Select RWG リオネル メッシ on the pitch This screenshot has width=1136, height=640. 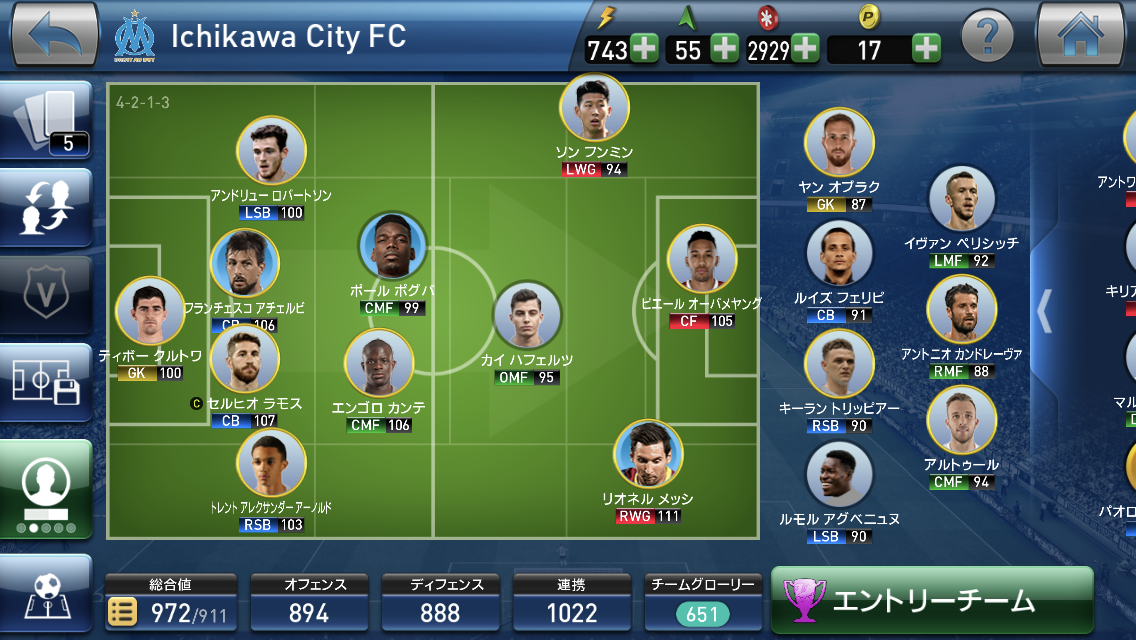pyautogui.click(x=648, y=455)
